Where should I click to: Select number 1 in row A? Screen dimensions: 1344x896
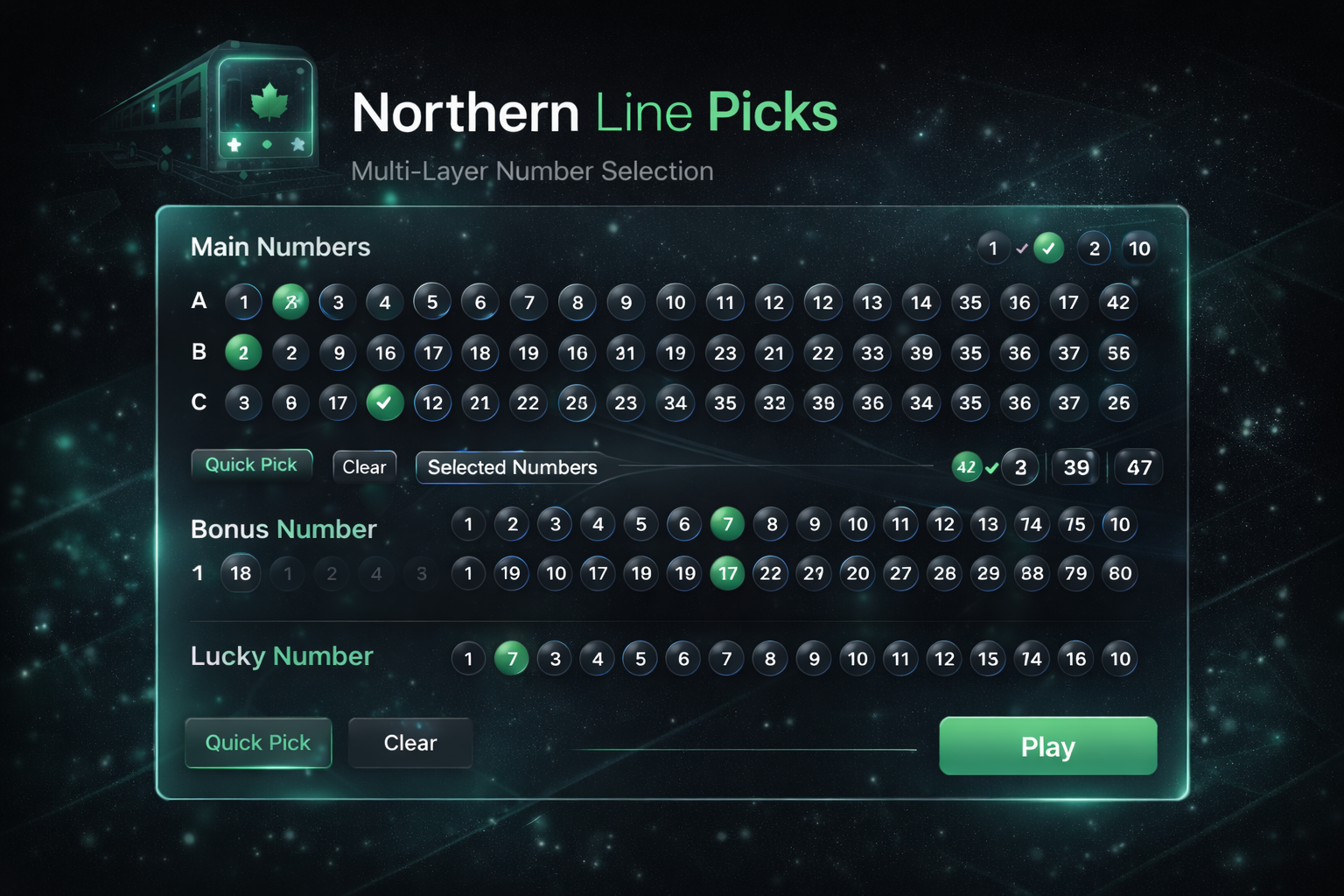243,302
